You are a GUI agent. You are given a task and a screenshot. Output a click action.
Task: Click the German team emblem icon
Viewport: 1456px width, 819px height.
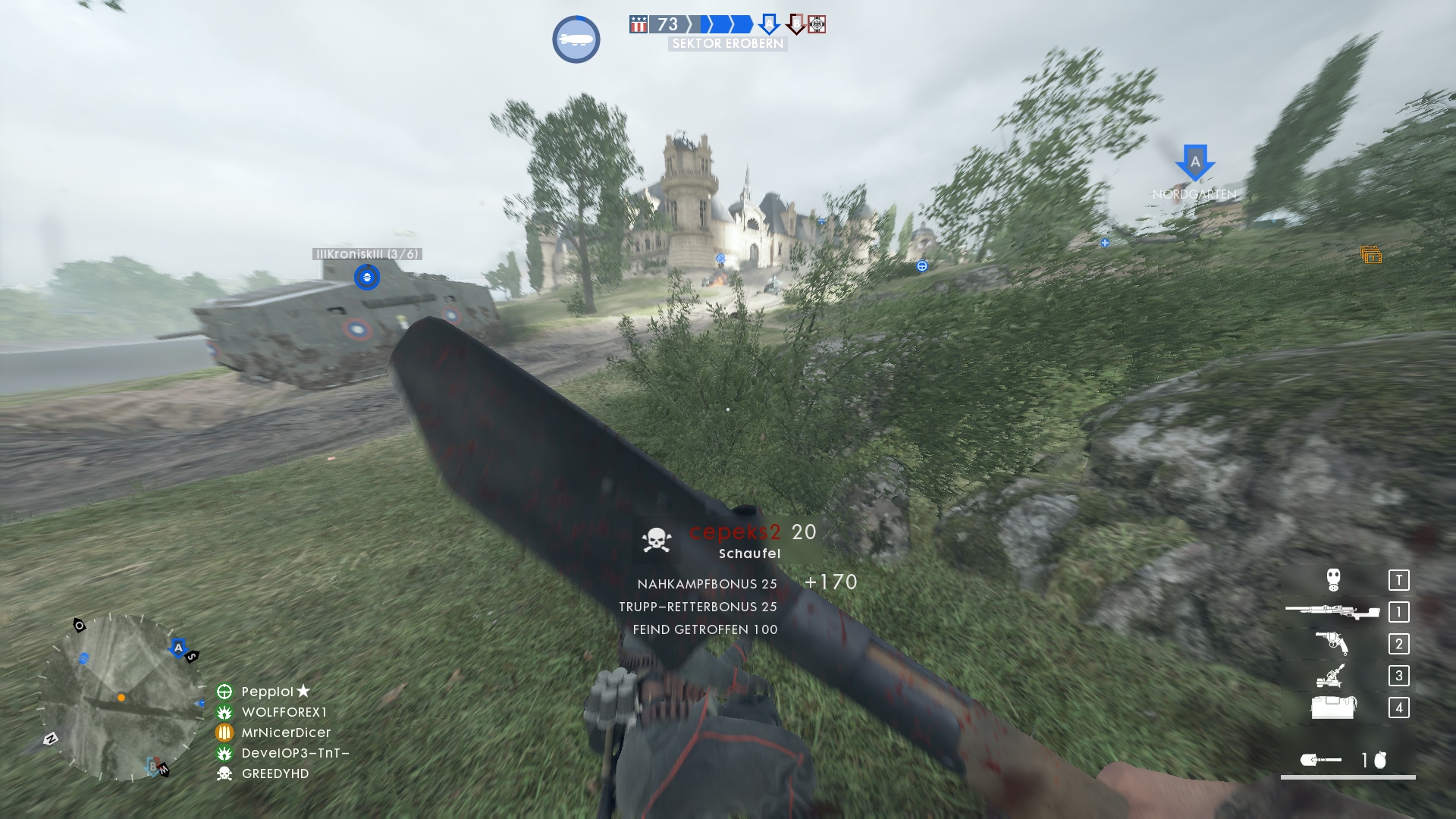click(817, 24)
